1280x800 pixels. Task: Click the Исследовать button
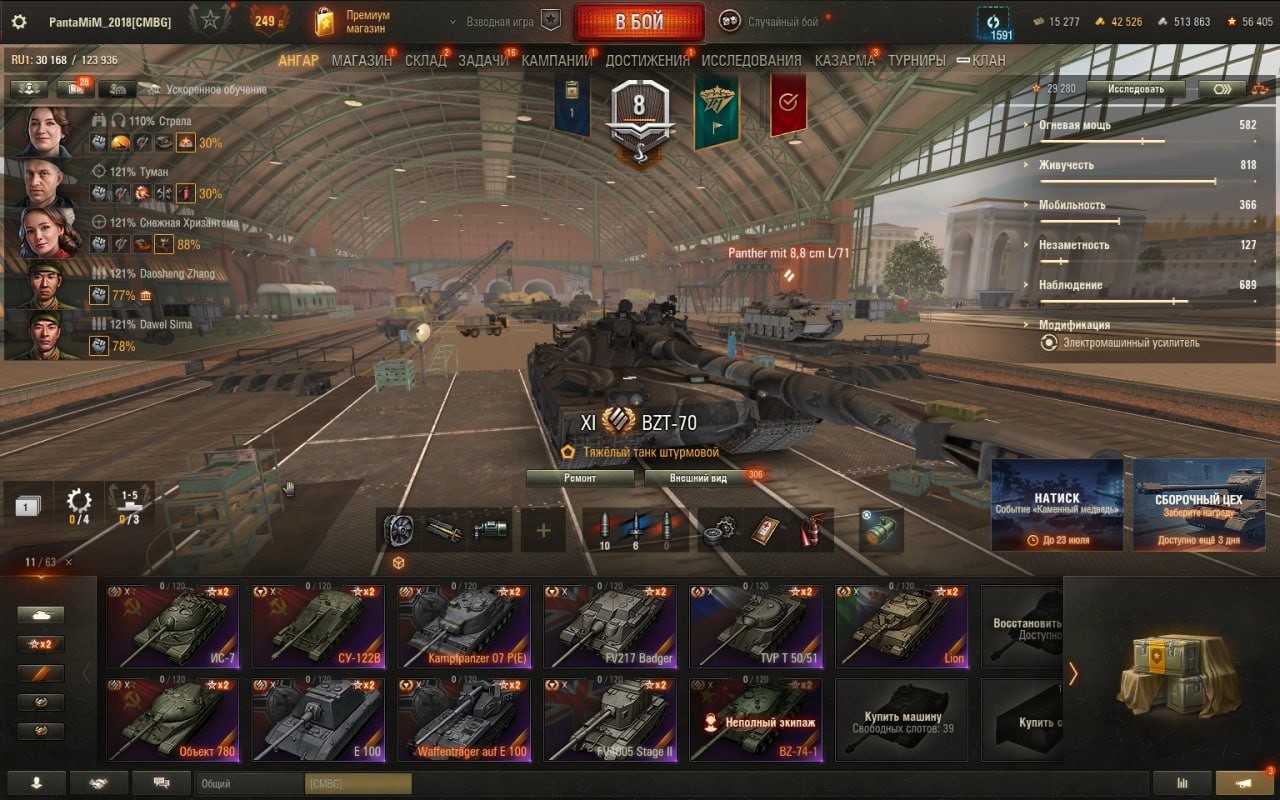pos(1136,89)
